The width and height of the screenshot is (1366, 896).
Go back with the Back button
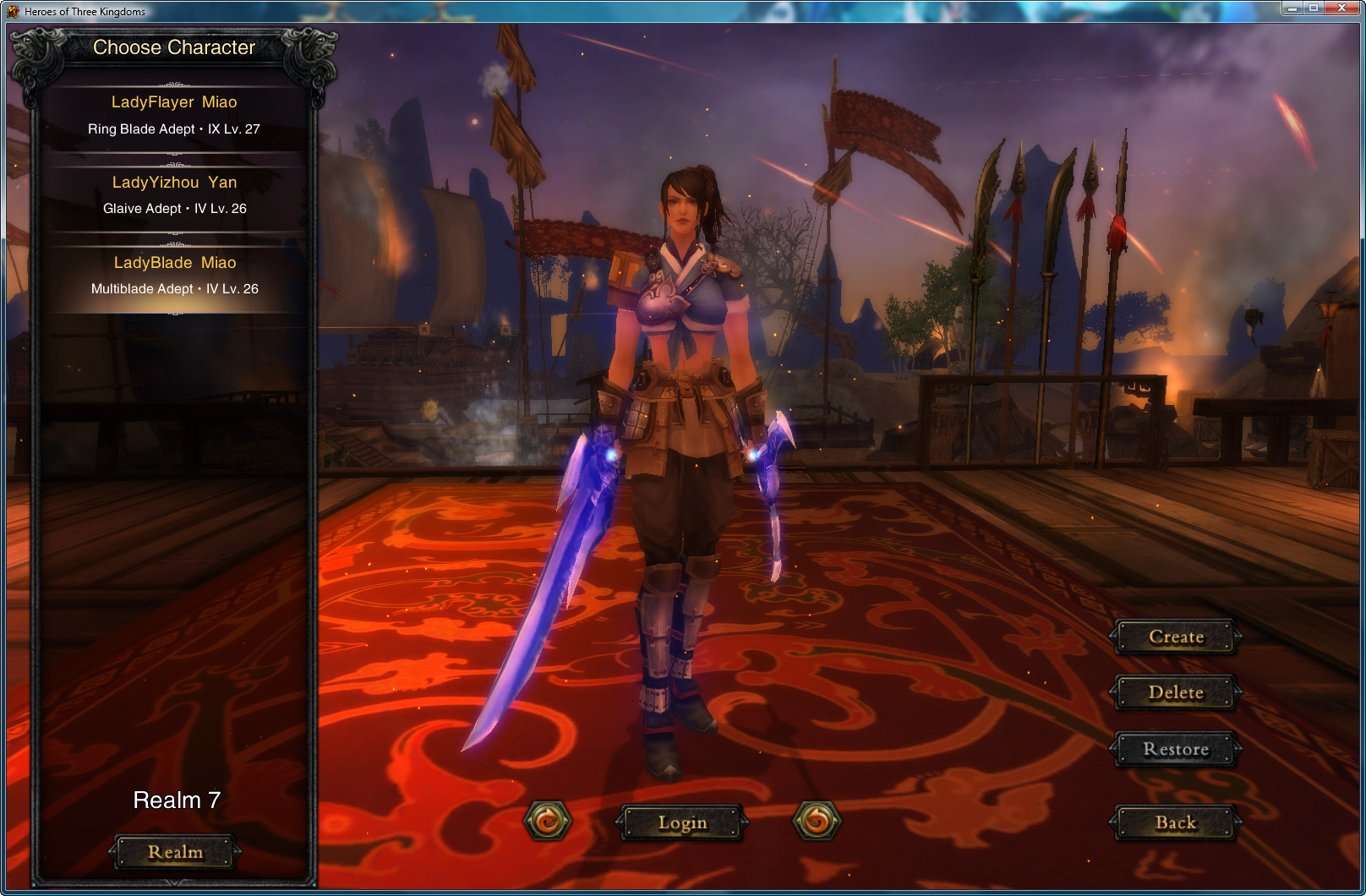point(1176,822)
